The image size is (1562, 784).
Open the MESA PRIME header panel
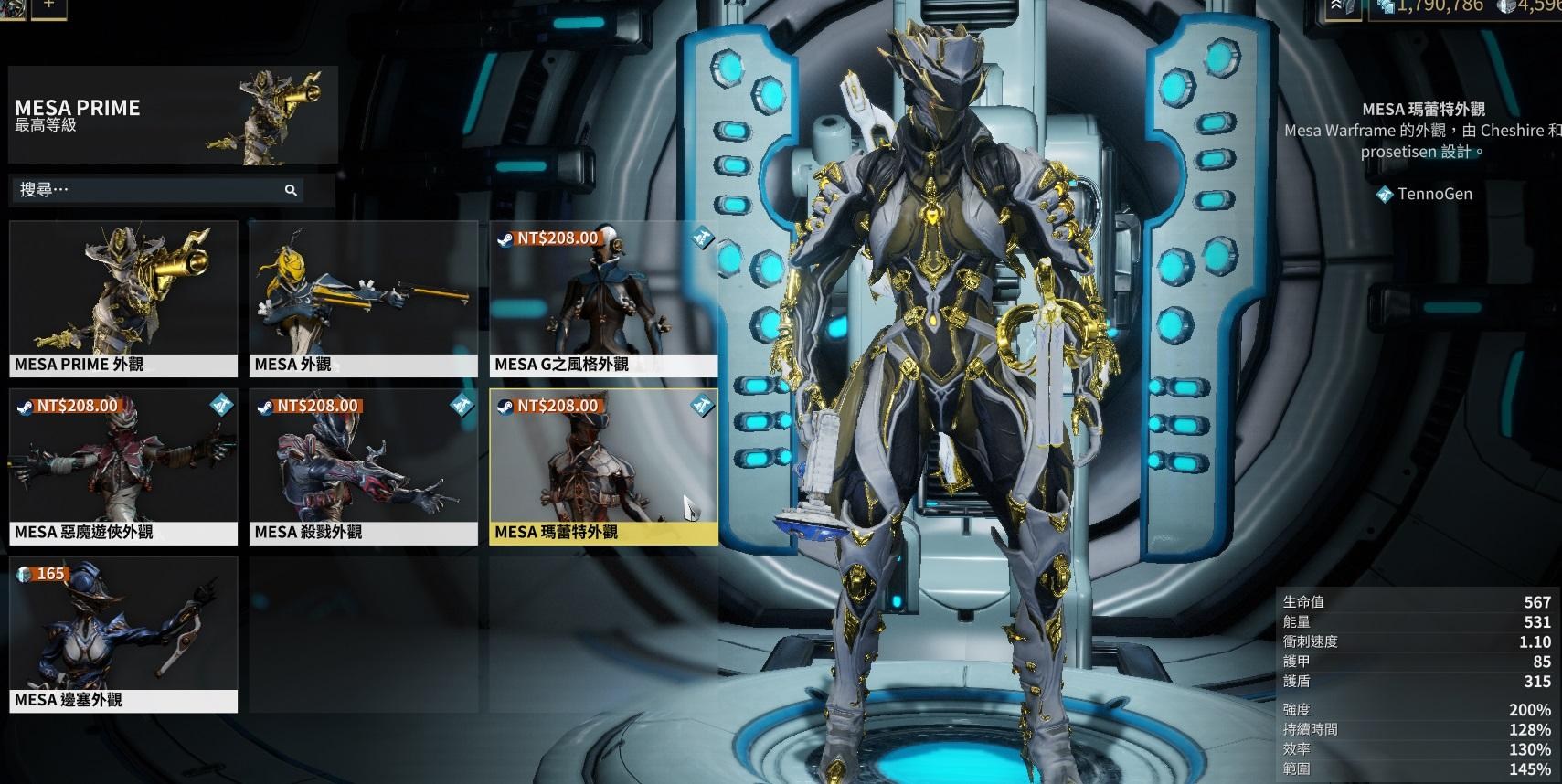pyautogui.click(x=173, y=115)
